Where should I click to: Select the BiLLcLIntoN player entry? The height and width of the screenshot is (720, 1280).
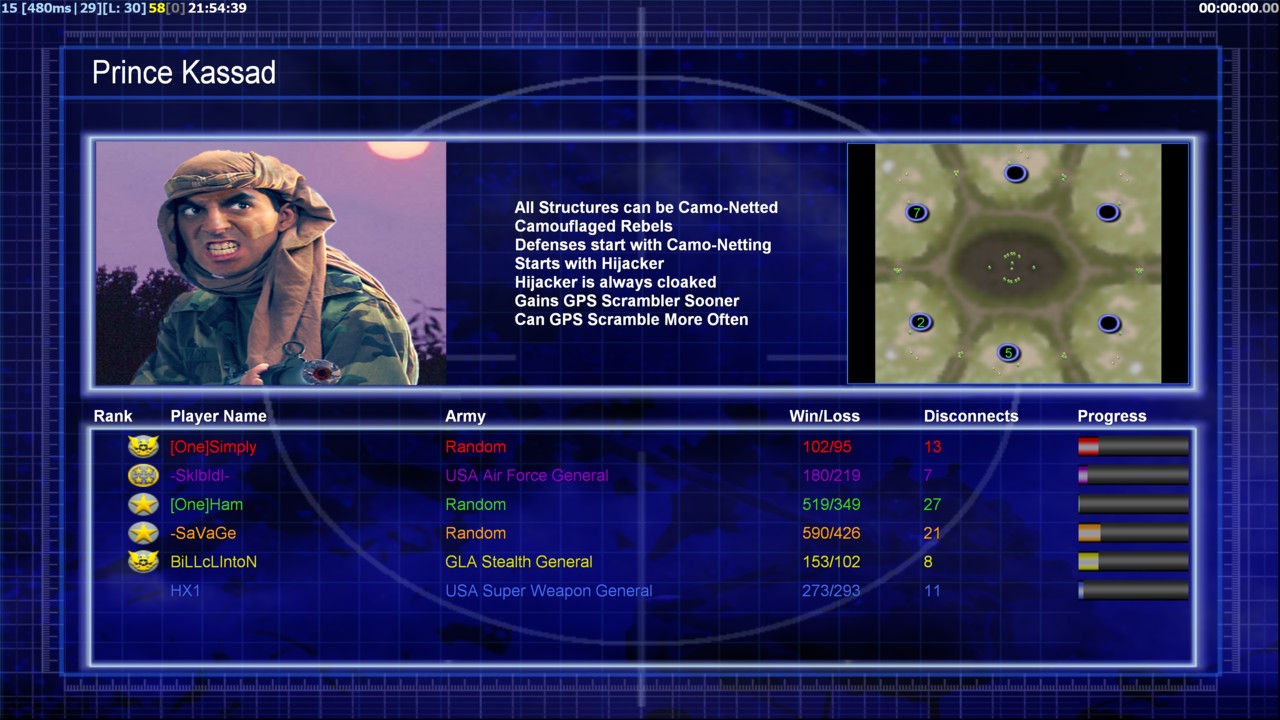tap(213, 562)
